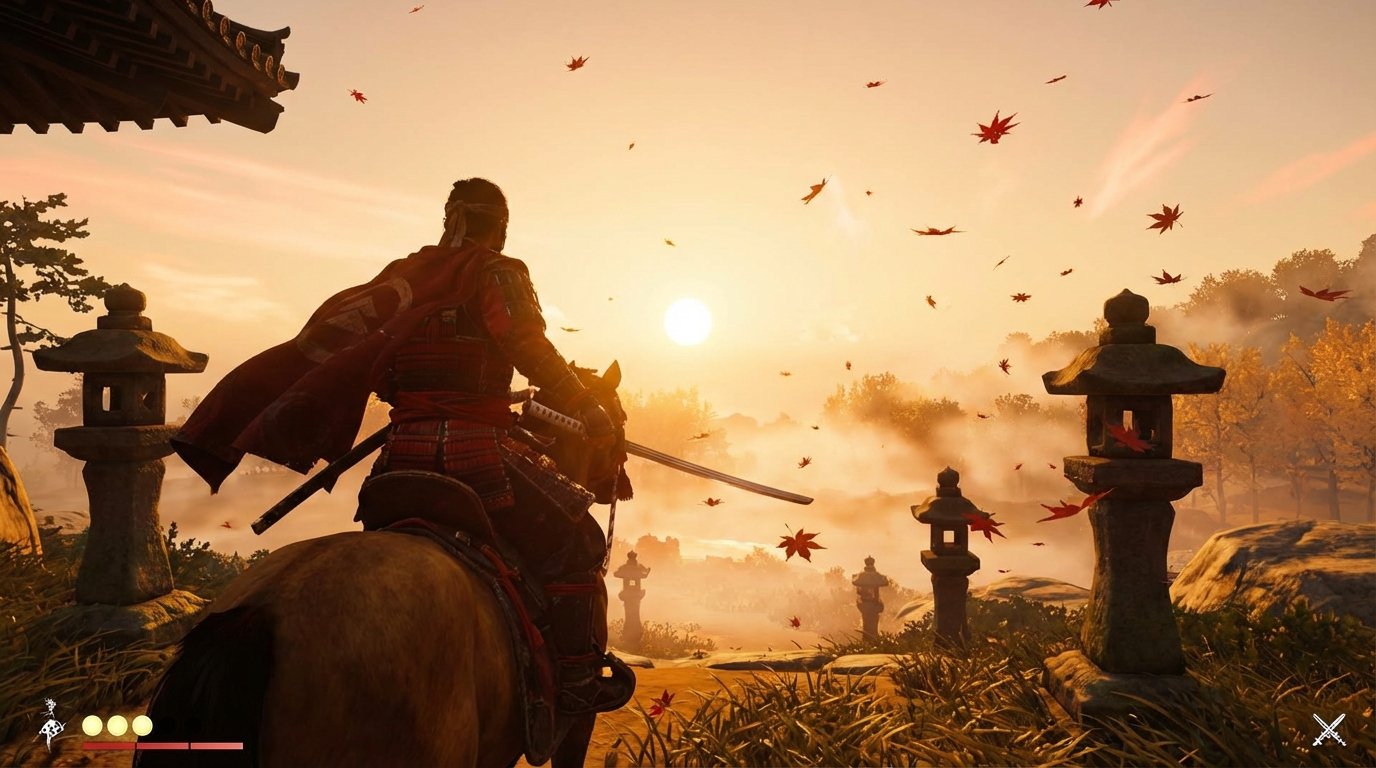Toggle the middle health bar segment
This screenshot has width=1376, height=768.
[162, 745]
